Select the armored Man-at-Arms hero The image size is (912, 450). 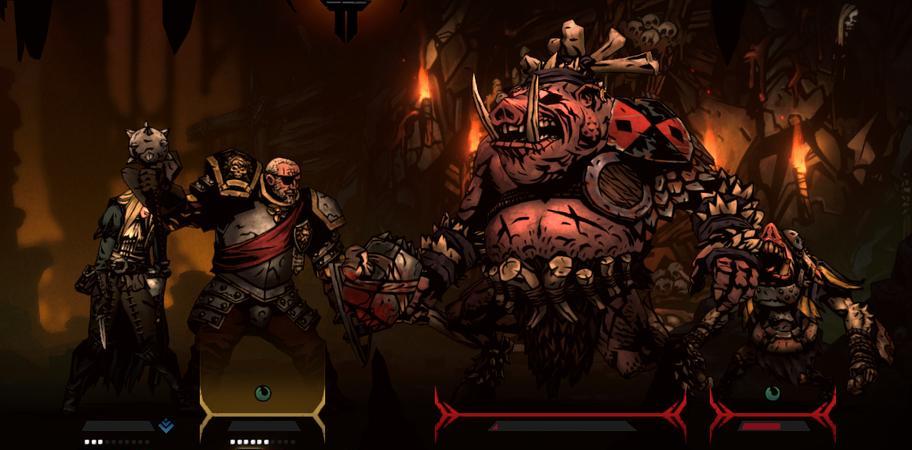coord(262,270)
